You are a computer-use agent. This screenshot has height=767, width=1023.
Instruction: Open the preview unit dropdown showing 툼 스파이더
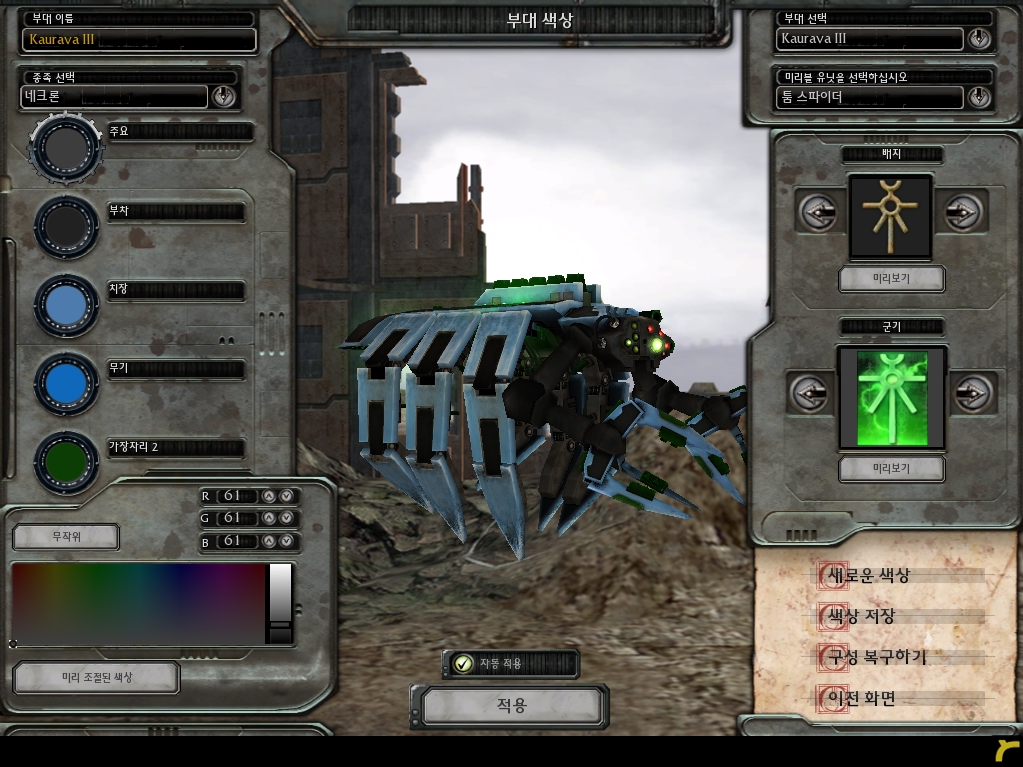tap(979, 97)
